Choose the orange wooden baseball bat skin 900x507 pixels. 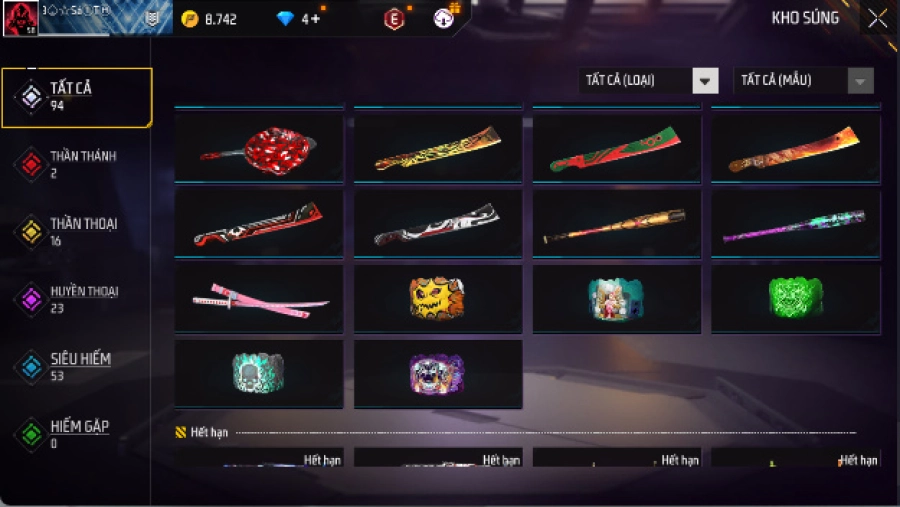tap(616, 224)
